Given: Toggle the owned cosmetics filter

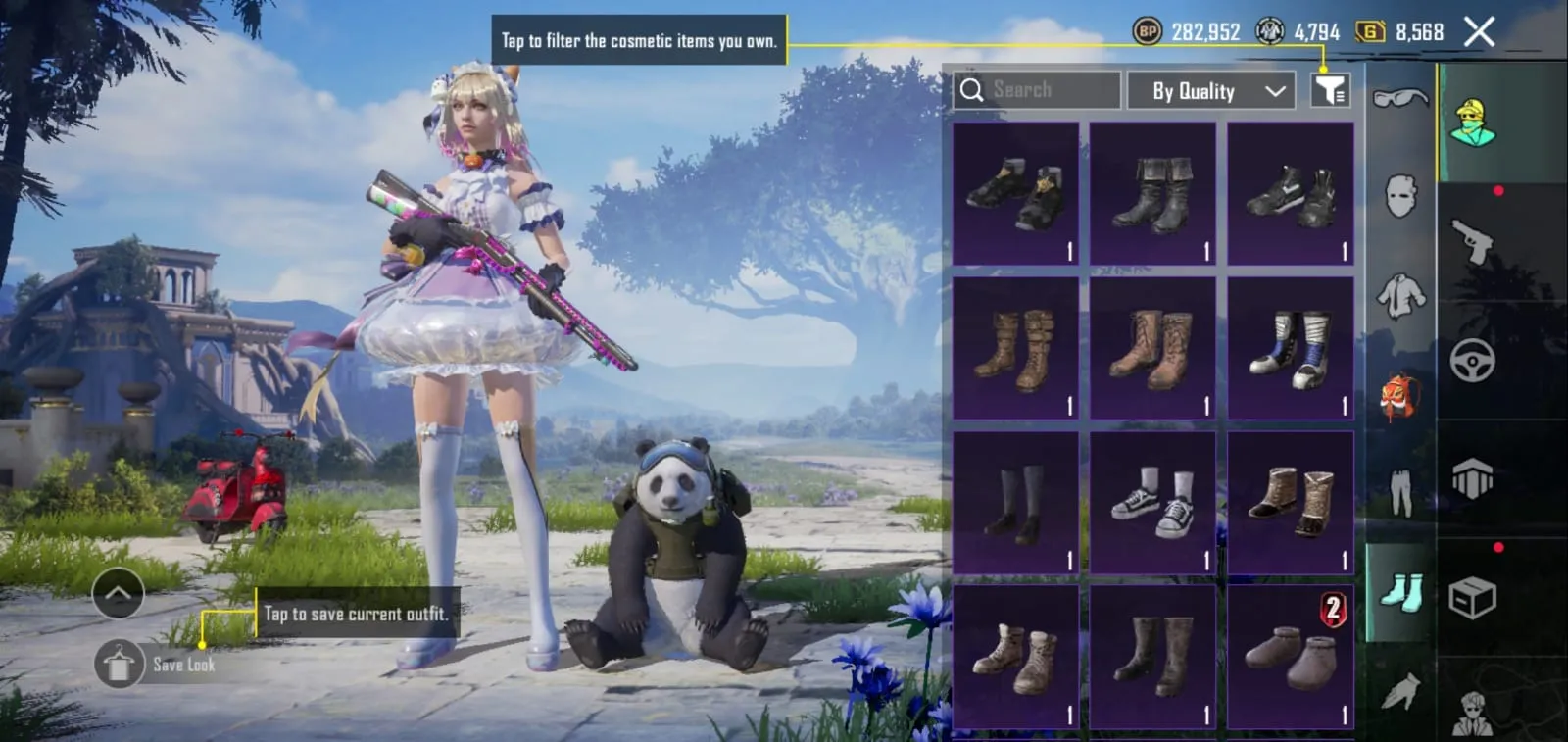Looking at the screenshot, I should 1330,90.
